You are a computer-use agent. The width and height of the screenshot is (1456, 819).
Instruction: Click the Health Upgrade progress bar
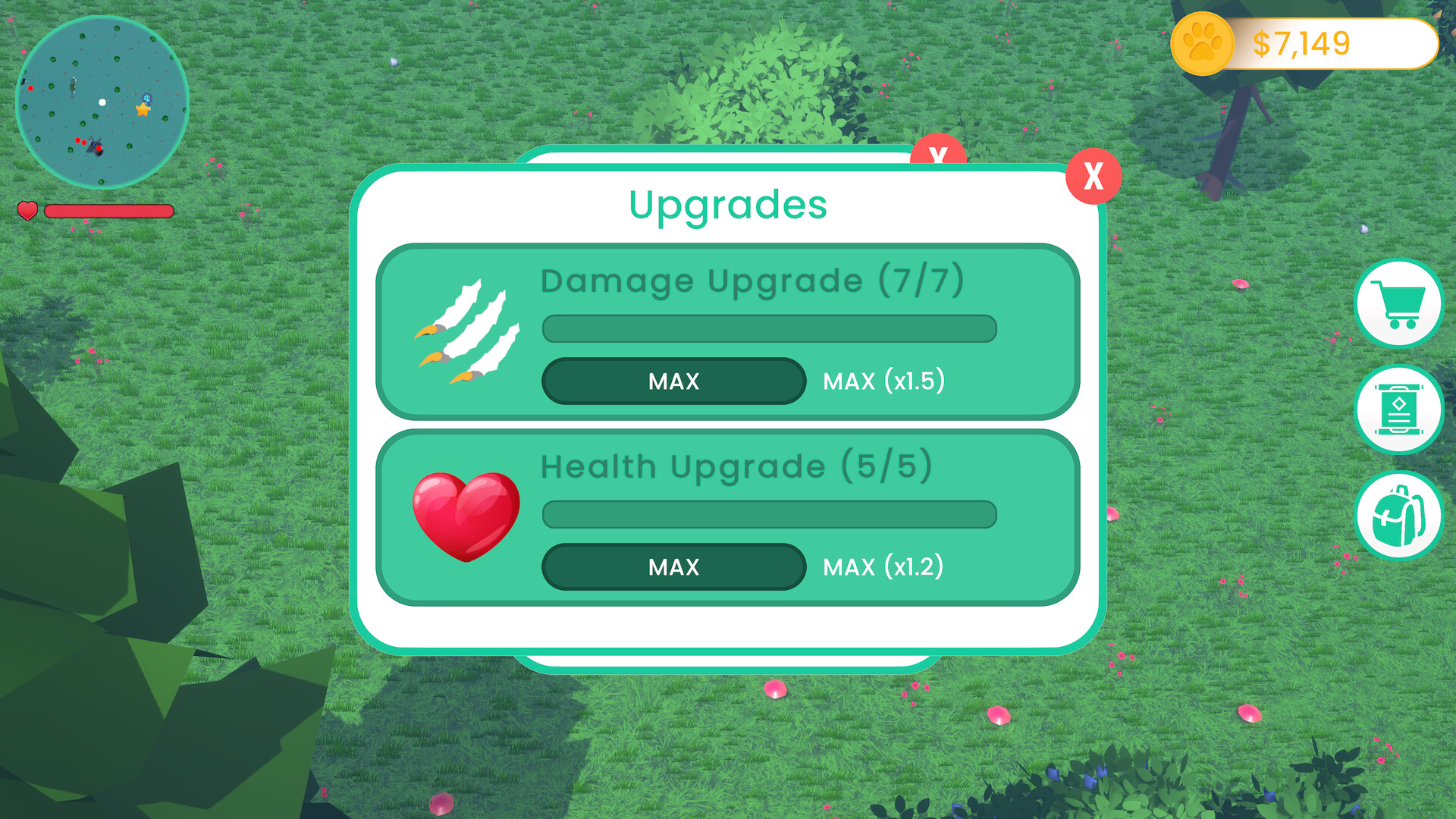(x=768, y=514)
